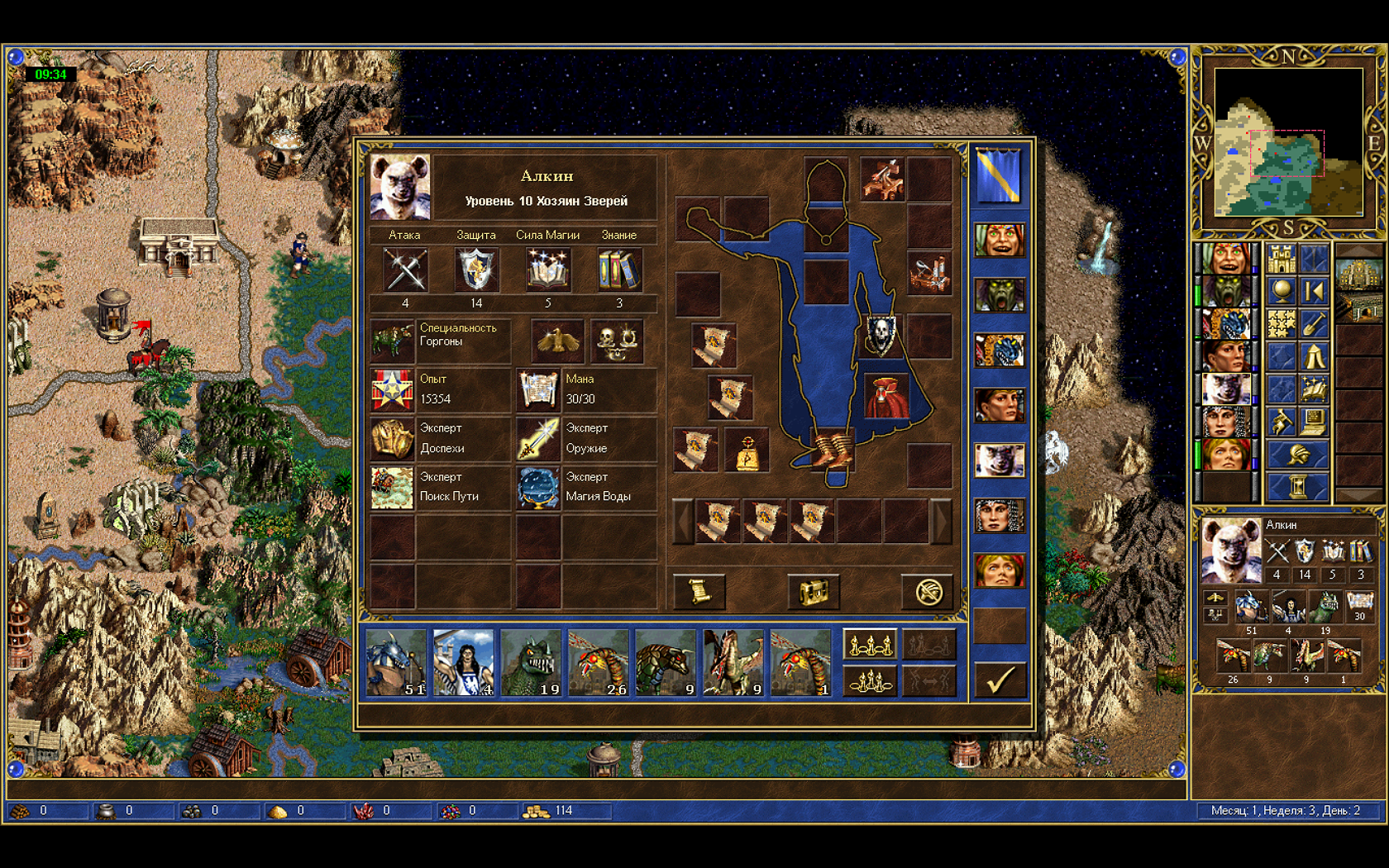Image resolution: width=1389 pixels, height=868 pixels.
Task: Select the red cape artifact
Action: point(886,396)
